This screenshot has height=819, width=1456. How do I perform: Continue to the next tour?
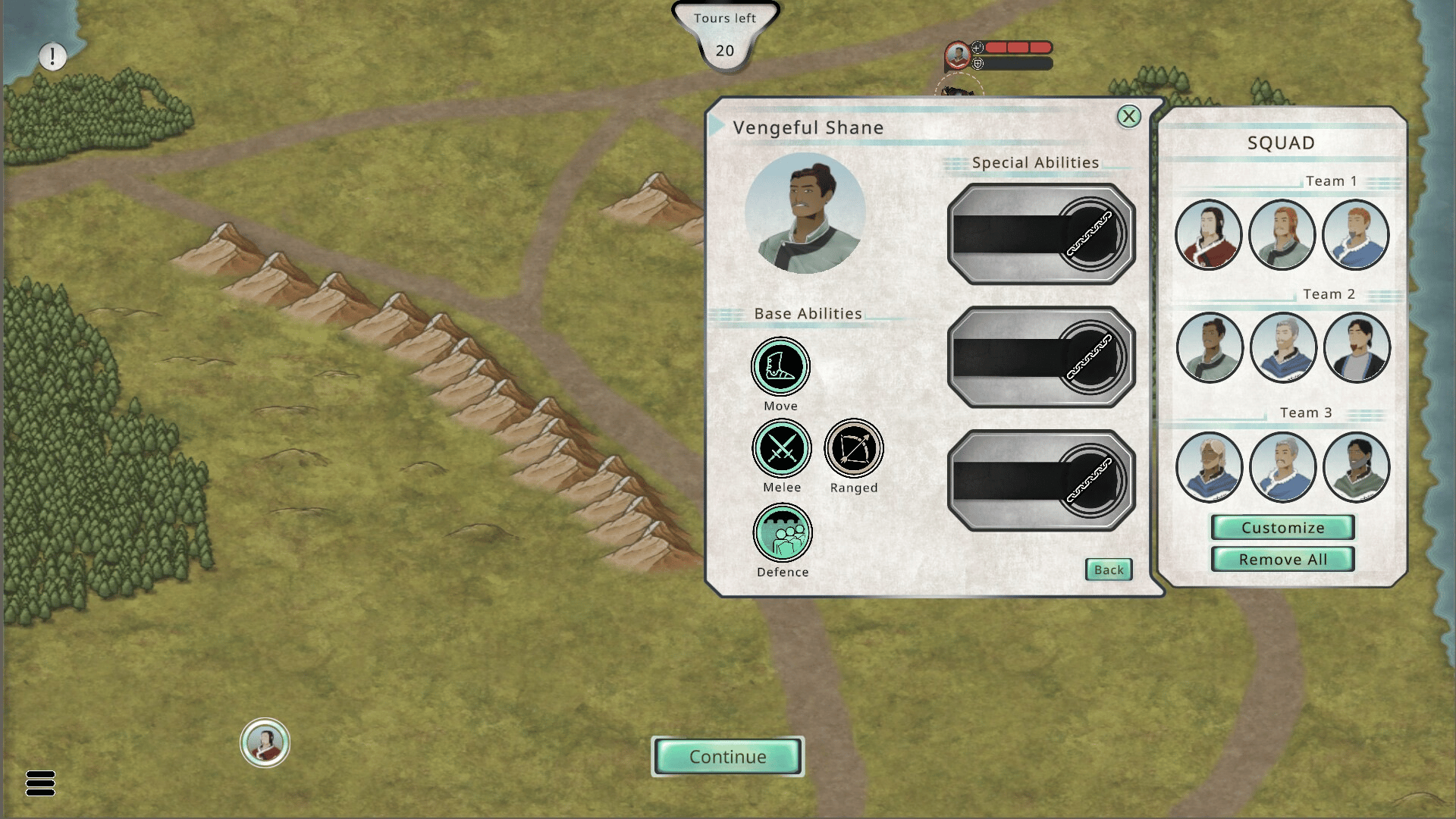[727, 757]
